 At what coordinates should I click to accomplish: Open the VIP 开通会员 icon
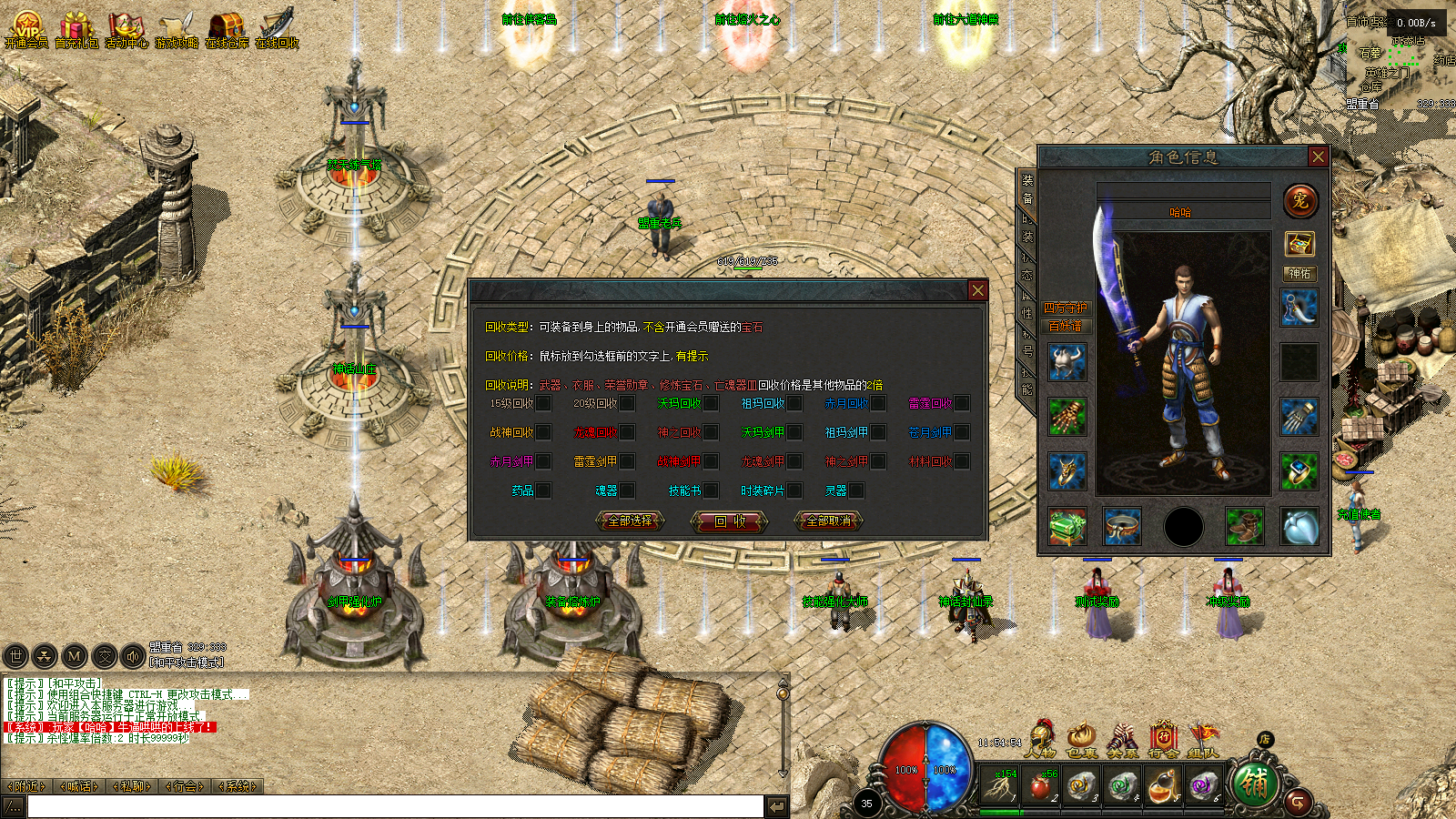coord(26,27)
